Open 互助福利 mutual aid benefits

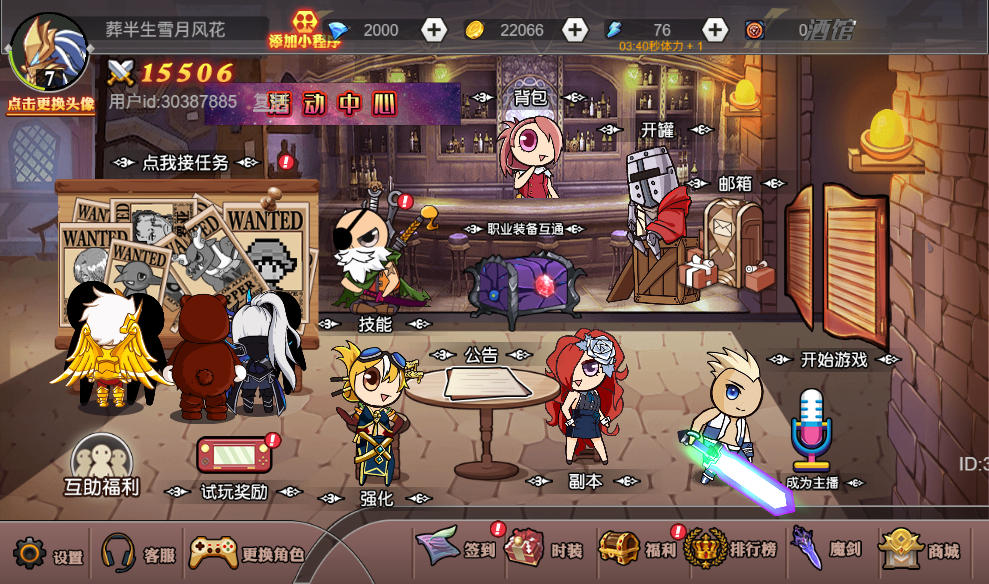[x=101, y=468]
